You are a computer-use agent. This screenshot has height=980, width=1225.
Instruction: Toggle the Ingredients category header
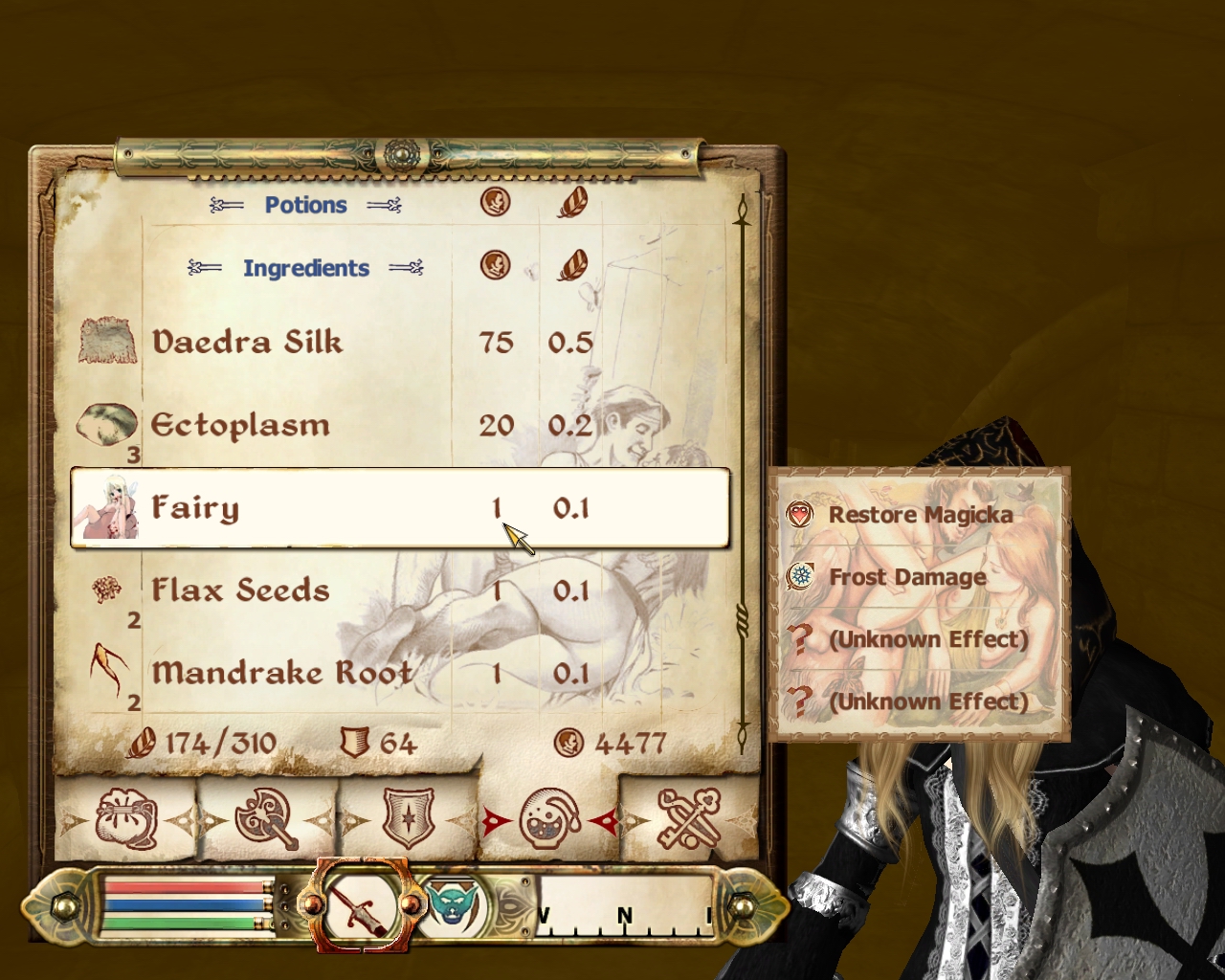click(305, 268)
